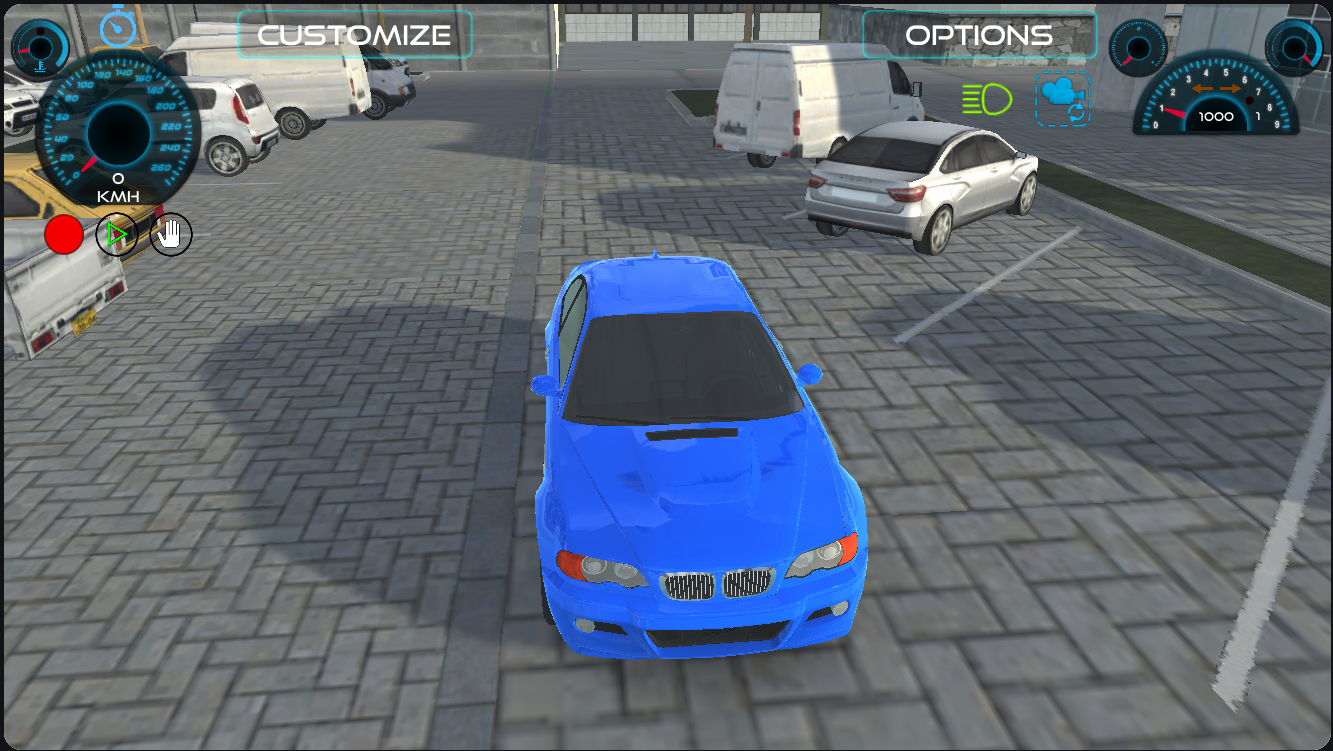Toggle recording with the red button
This screenshot has width=1333, height=751.
tap(63, 233)
